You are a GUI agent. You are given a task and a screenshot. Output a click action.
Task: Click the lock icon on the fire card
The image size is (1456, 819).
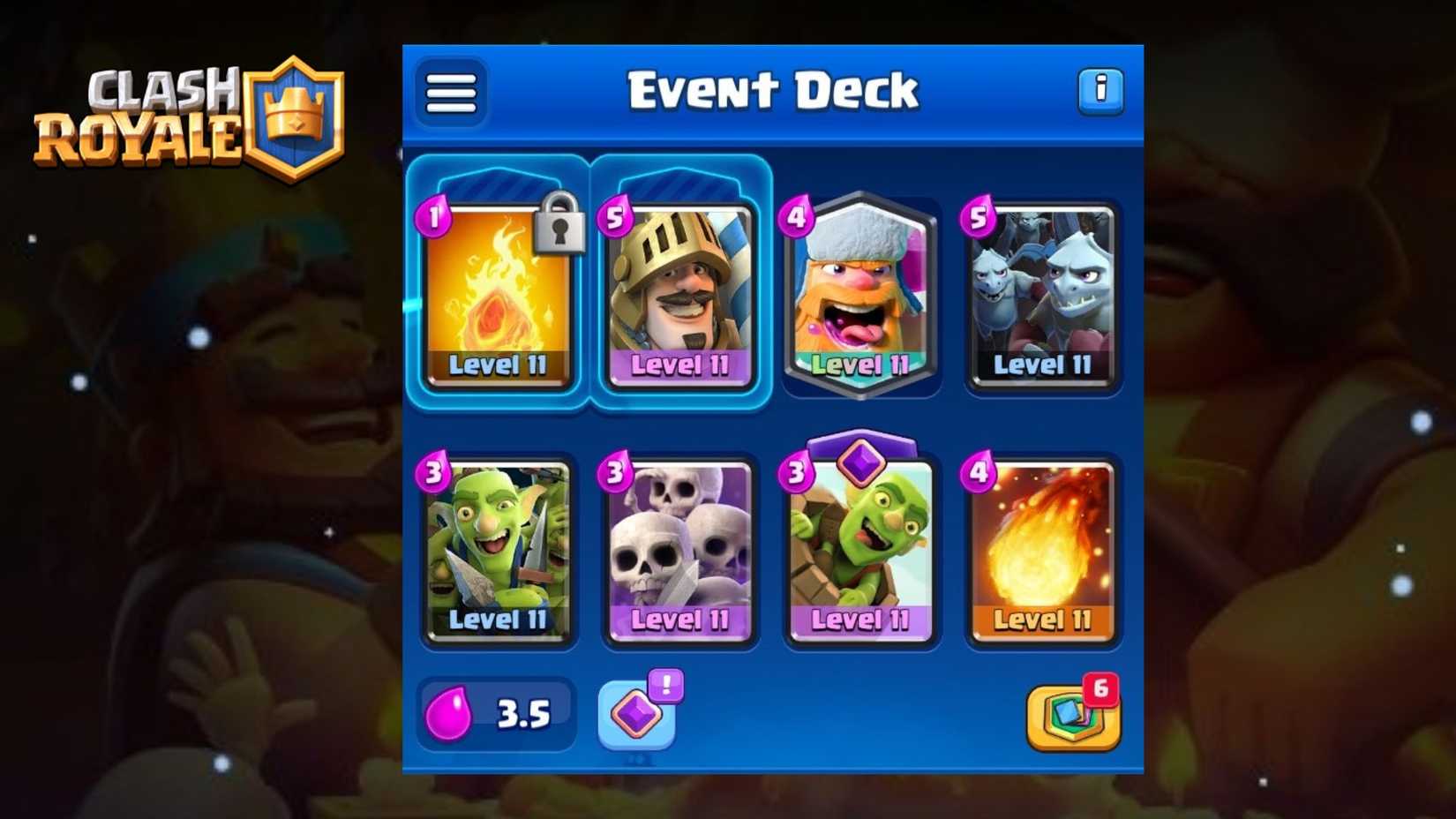(559, 231)
